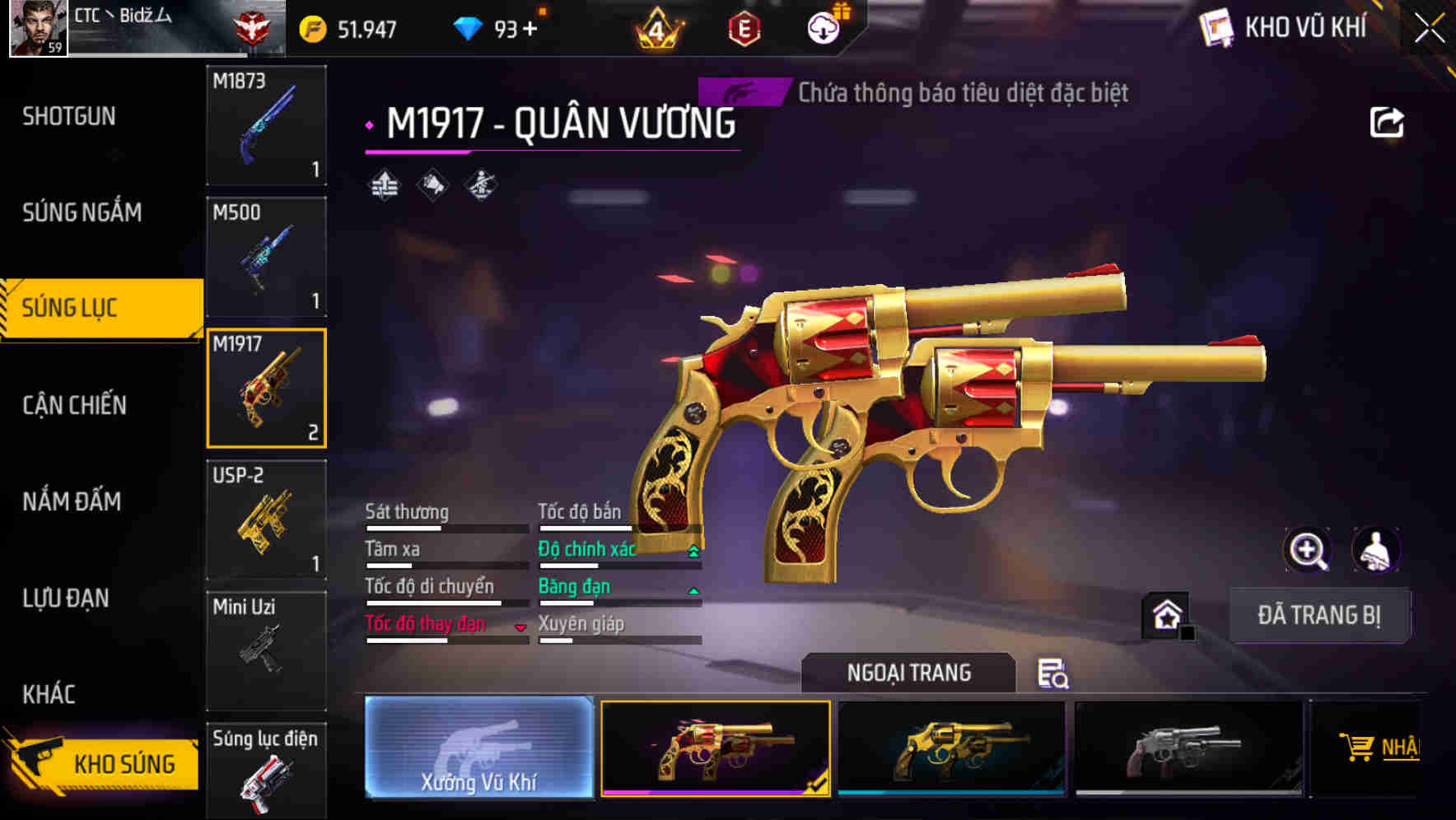Toggle the Tốc độ thay đạn red arrow
The height and width of the screenshot is (820, 1456).
(520, 627)
